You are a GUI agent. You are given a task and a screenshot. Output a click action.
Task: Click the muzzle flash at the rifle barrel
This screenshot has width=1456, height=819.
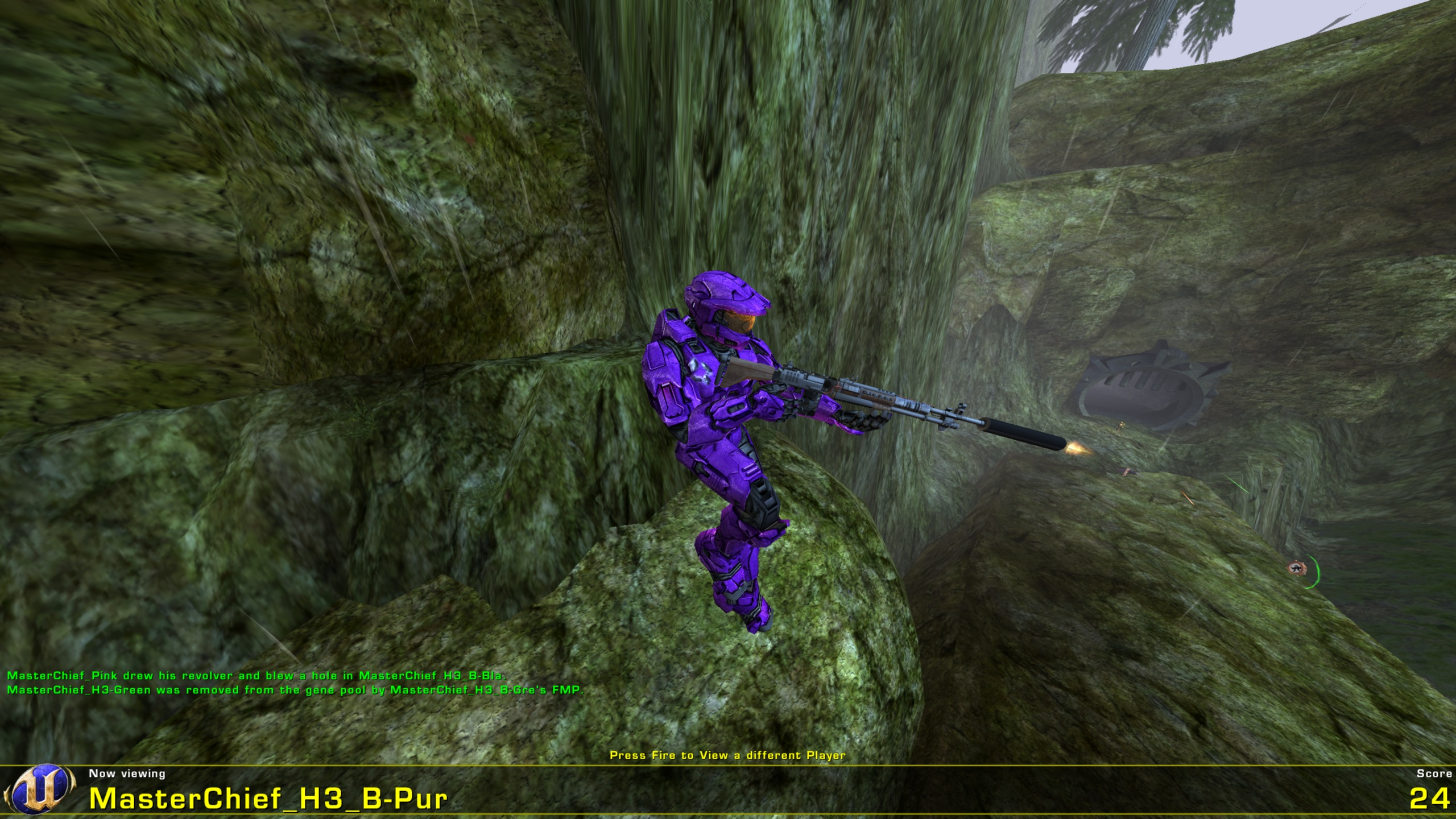[1075, 449]
